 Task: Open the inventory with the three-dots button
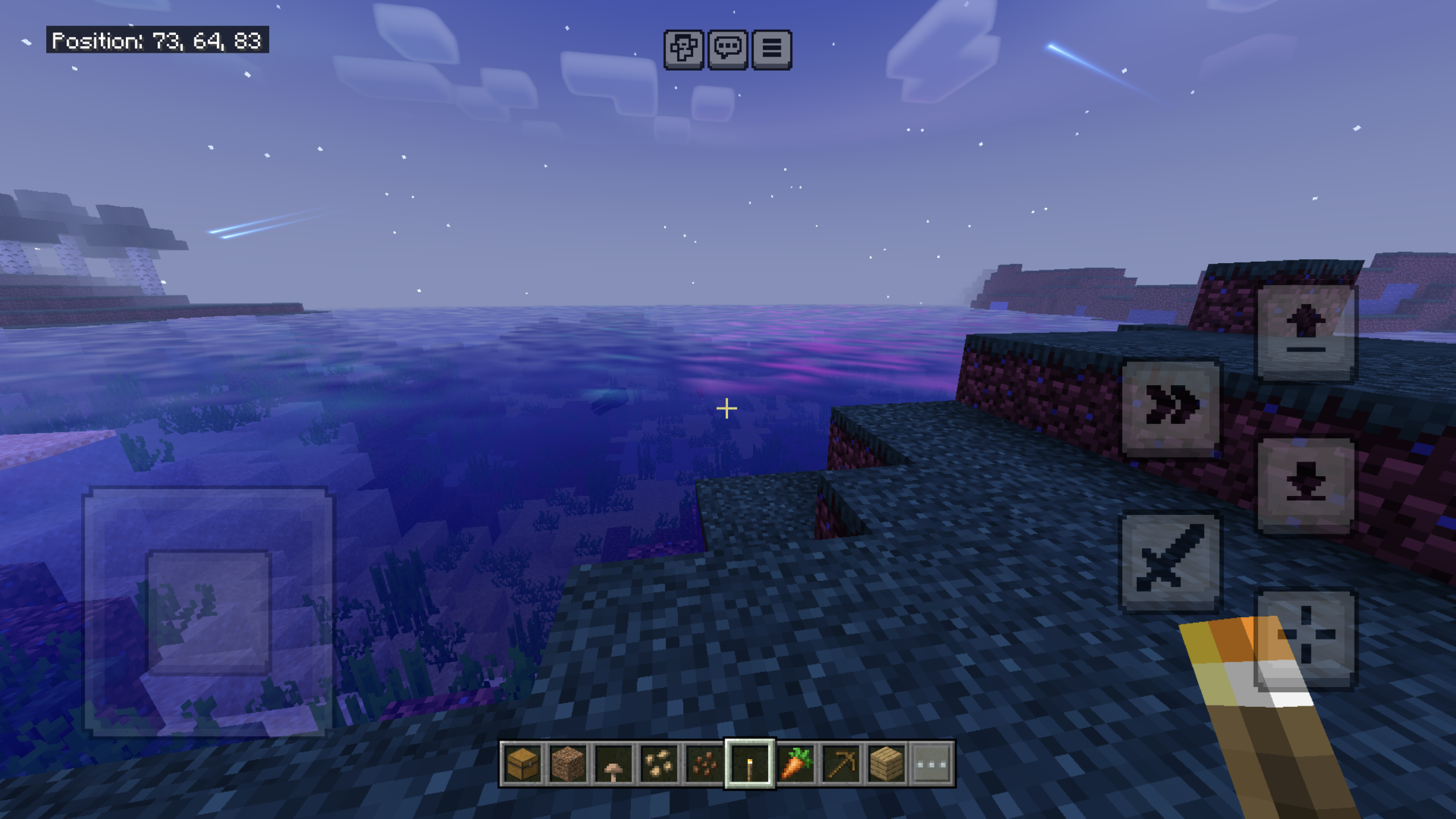[x=932, y=764]
